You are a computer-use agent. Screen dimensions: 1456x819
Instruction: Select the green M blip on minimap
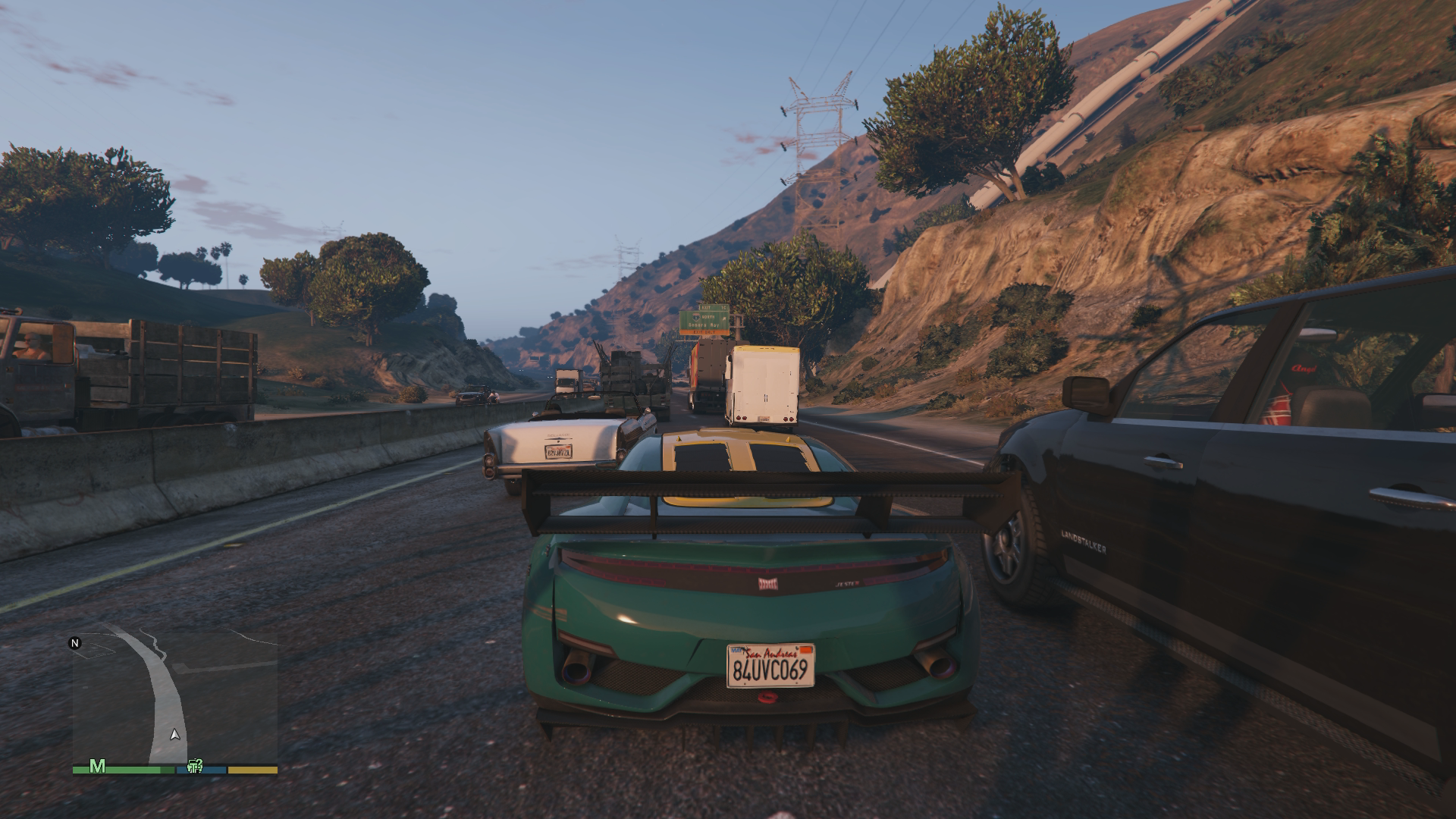97,767
